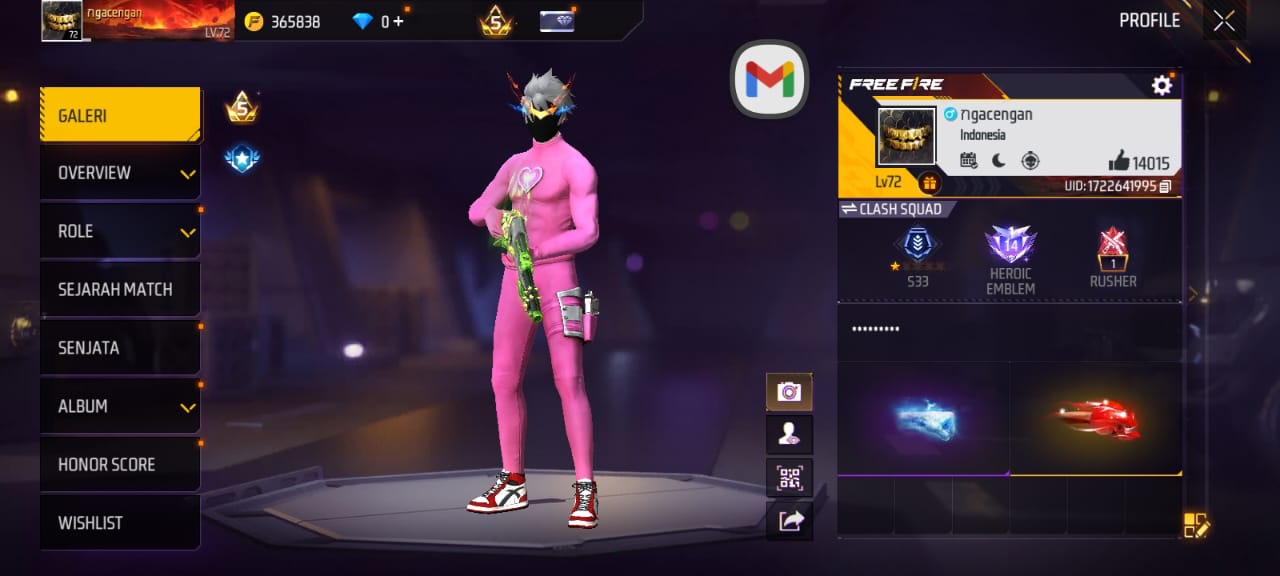The height and width of the screenshot is (576, 1280).
Task: Select the Galeri menu entry
Action: coord(120,116)
